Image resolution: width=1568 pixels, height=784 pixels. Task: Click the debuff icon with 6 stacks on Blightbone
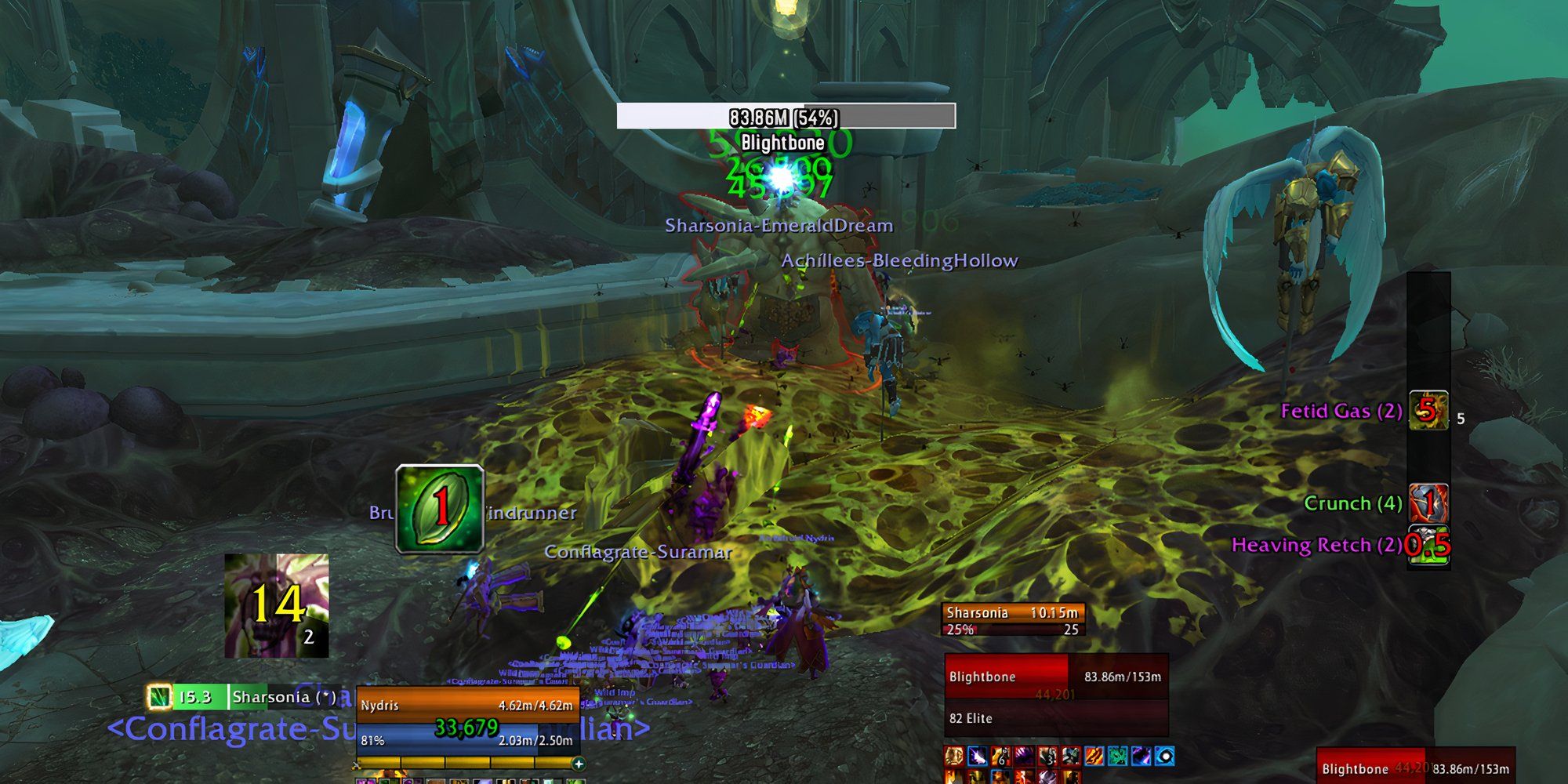[x=1000, y=755]
